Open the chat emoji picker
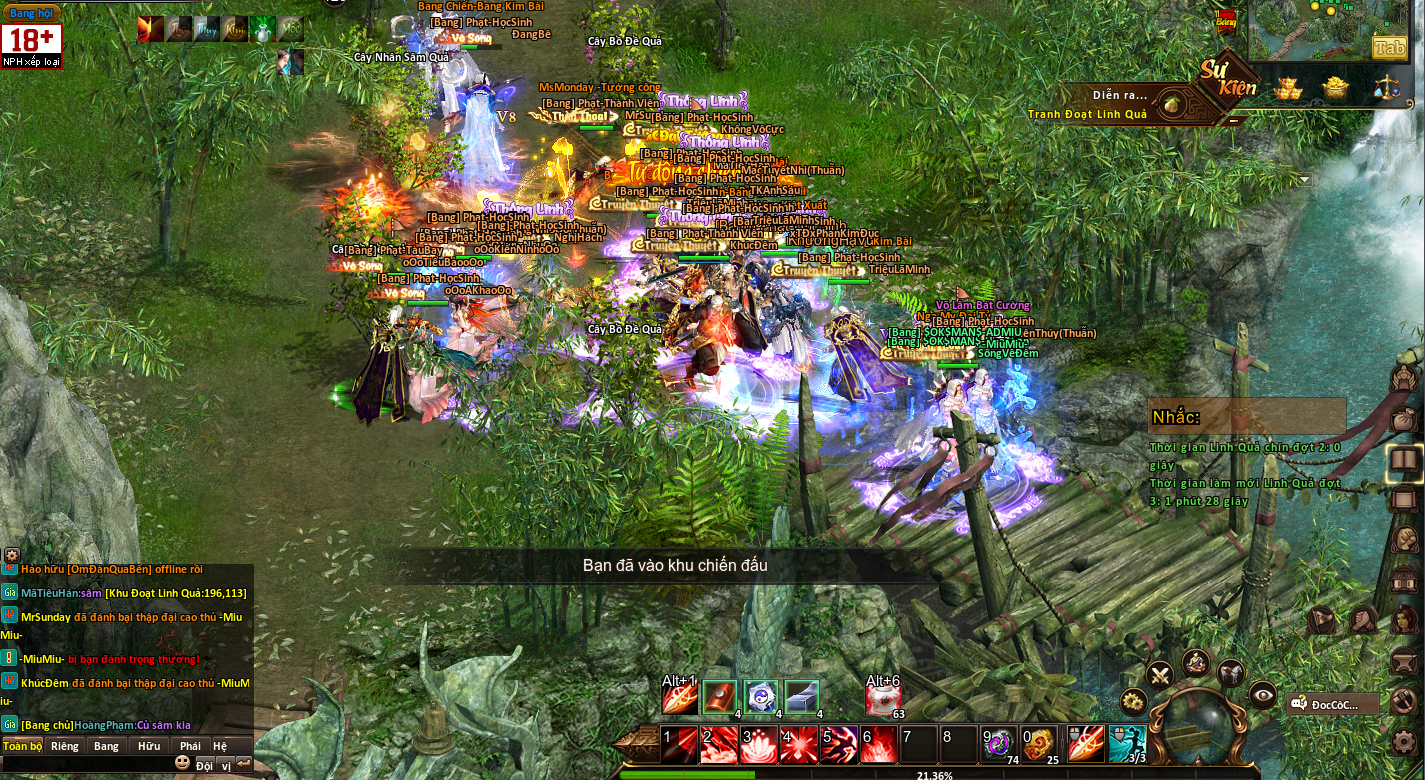 click(x=182, y=763)
